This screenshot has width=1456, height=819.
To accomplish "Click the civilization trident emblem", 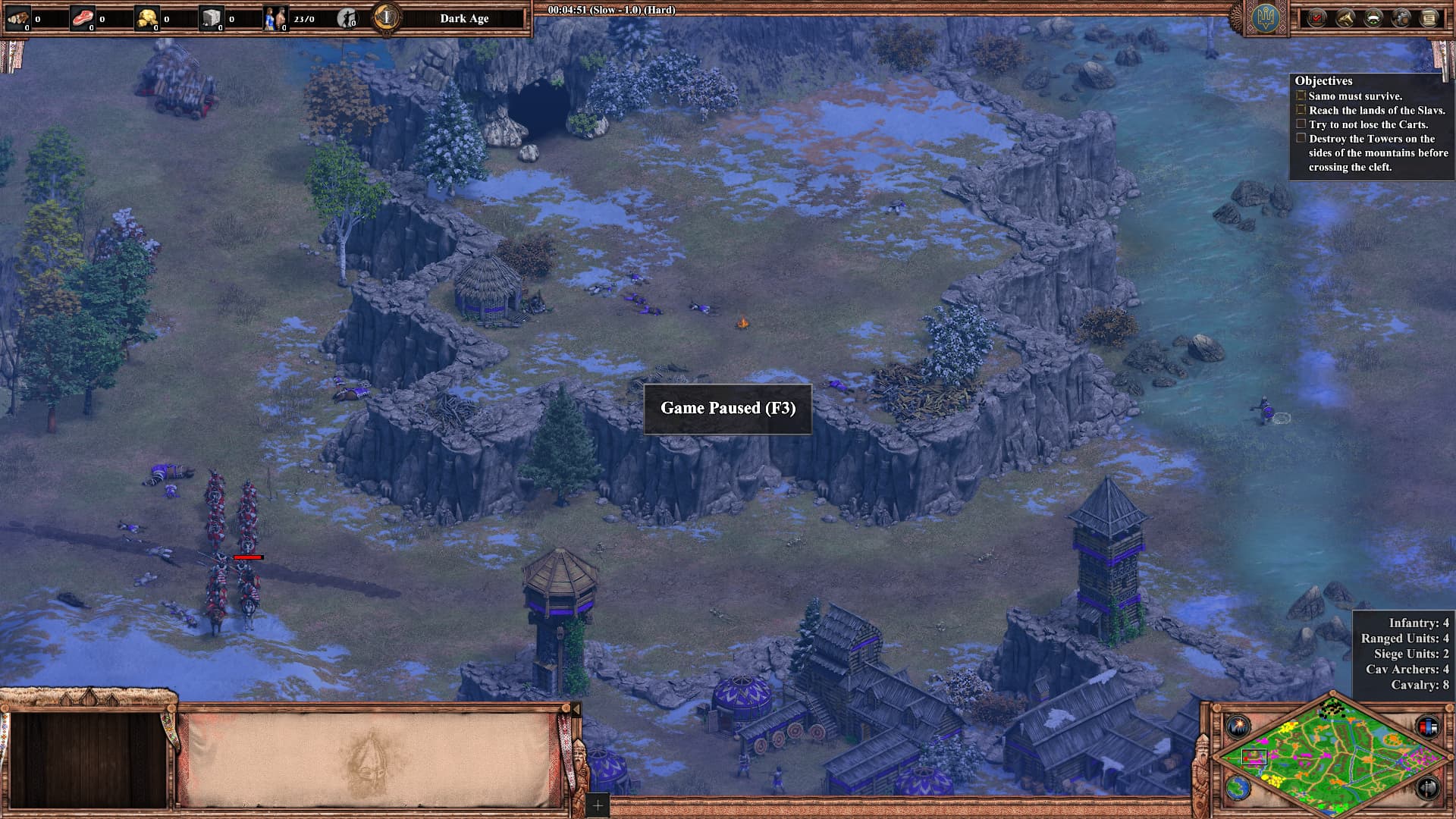I will tap(1265, 19).
